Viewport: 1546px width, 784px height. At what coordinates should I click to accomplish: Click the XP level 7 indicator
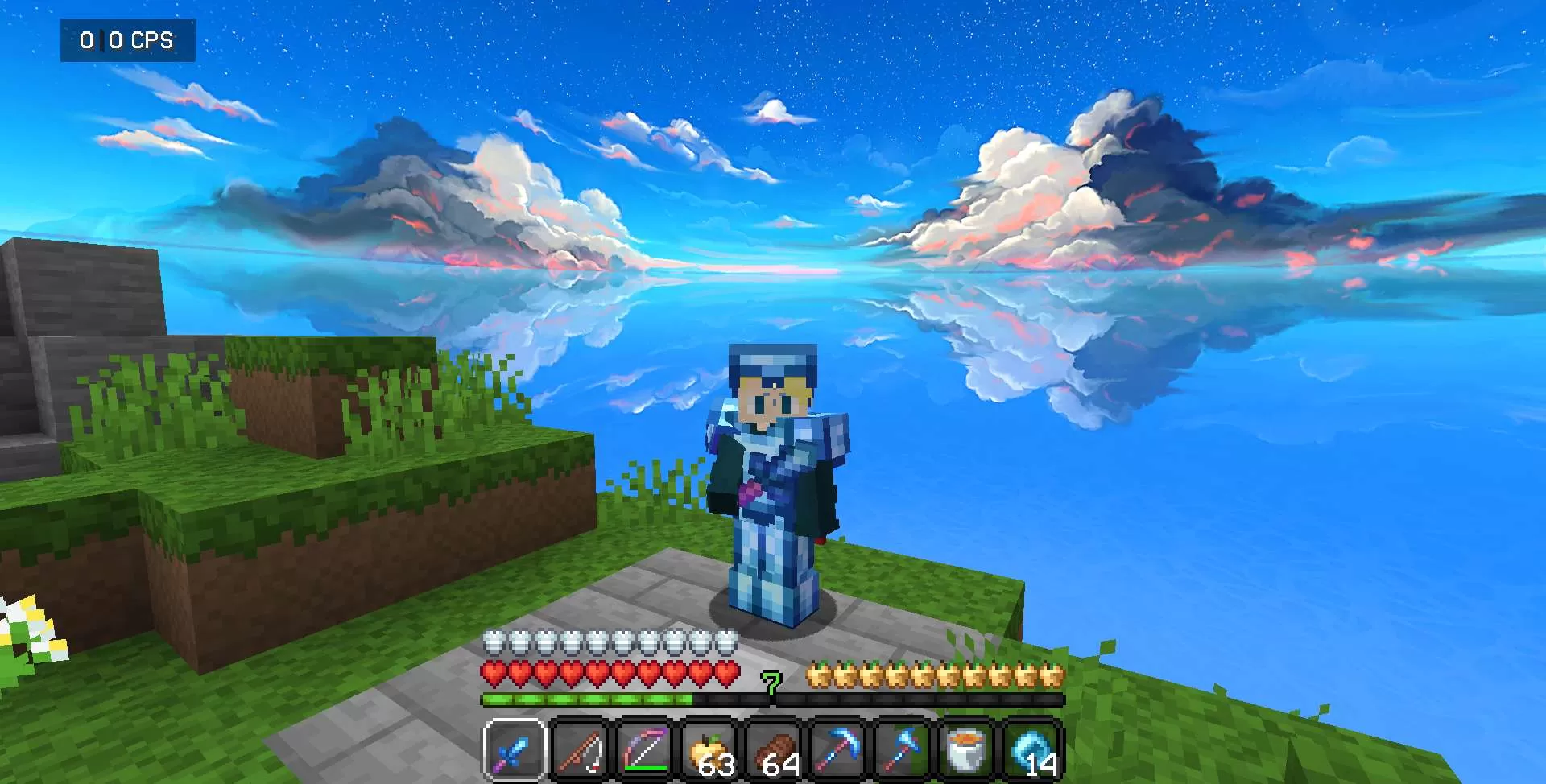[x=771, y=685]
